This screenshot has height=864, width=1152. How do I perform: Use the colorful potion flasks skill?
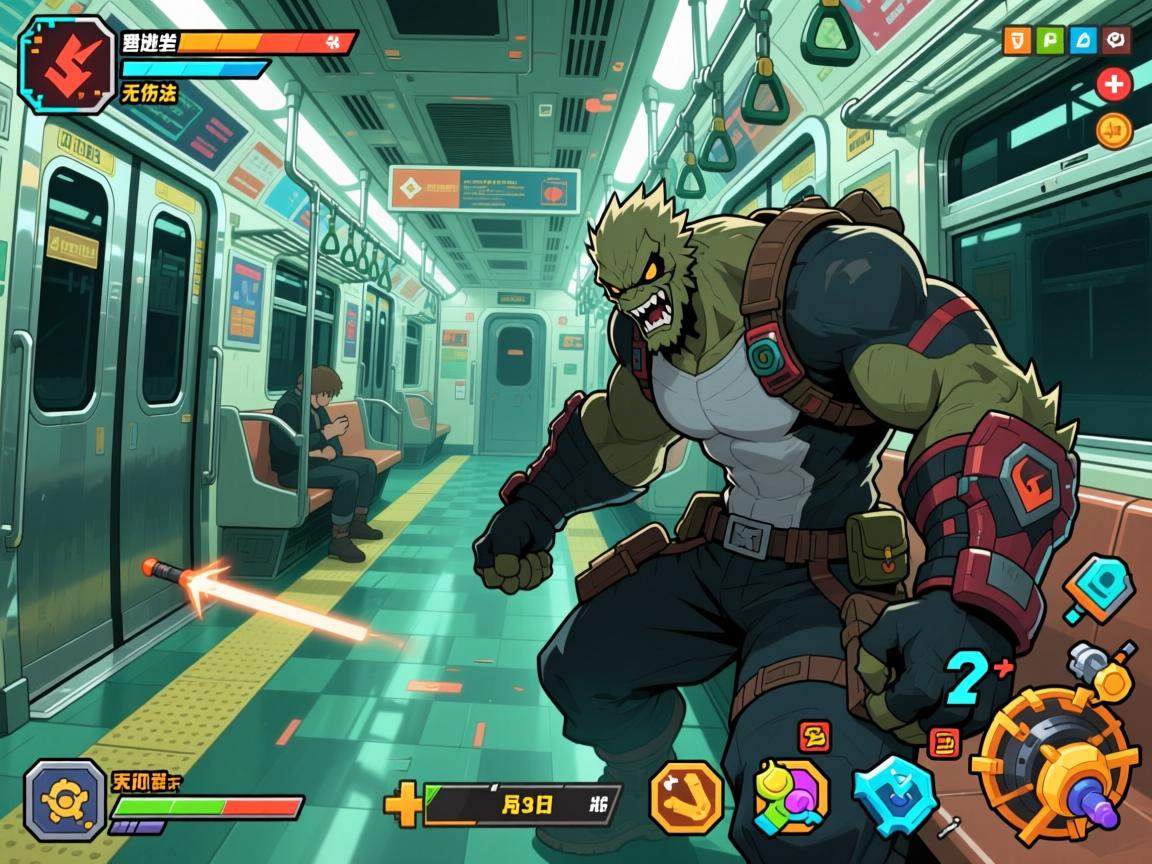[x=789, y=797]
